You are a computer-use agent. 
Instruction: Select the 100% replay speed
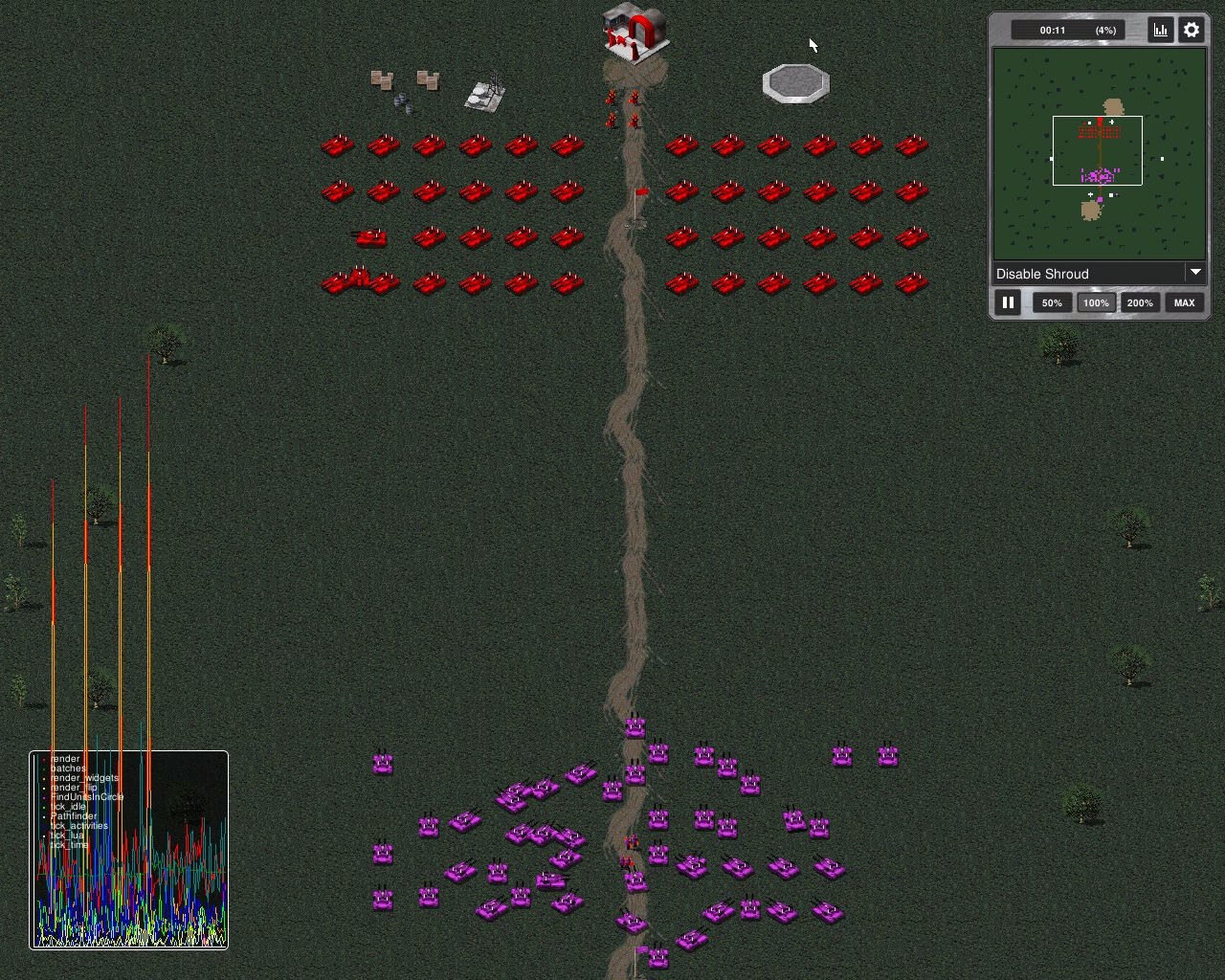[1096, 302]
